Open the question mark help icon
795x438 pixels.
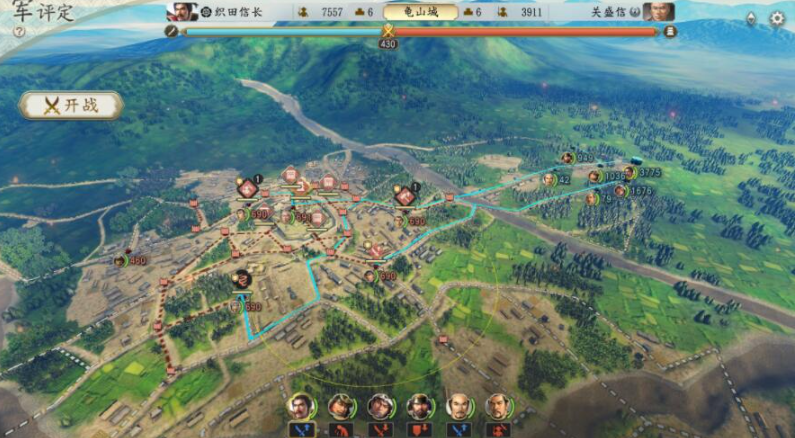click(x=19, y=32)
